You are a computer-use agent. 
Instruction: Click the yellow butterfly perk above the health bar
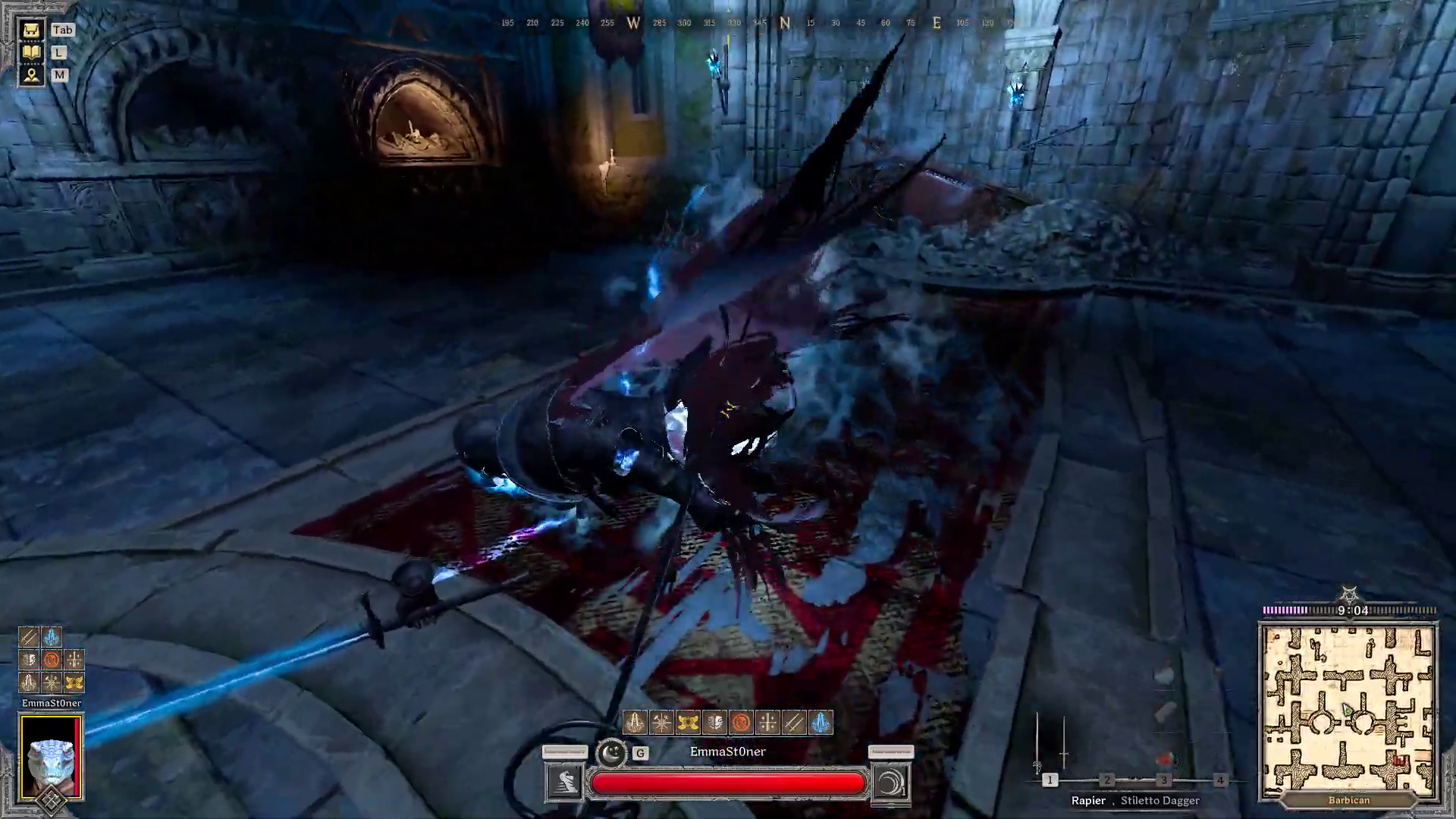tap(688, 723)
